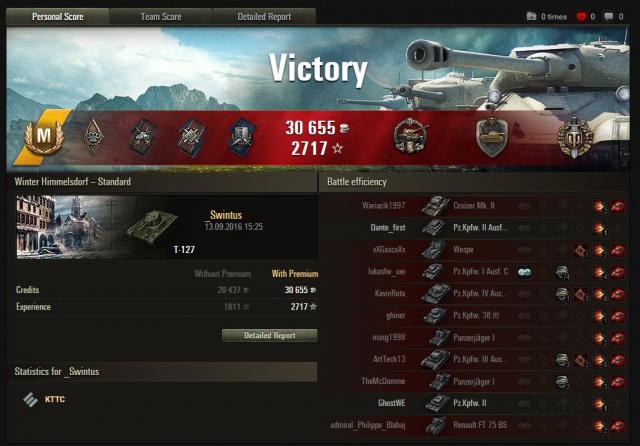This screenshot has width=640, height=446.
Task: Like the replay with the heart icon
Action: click(x=581, y=17)
